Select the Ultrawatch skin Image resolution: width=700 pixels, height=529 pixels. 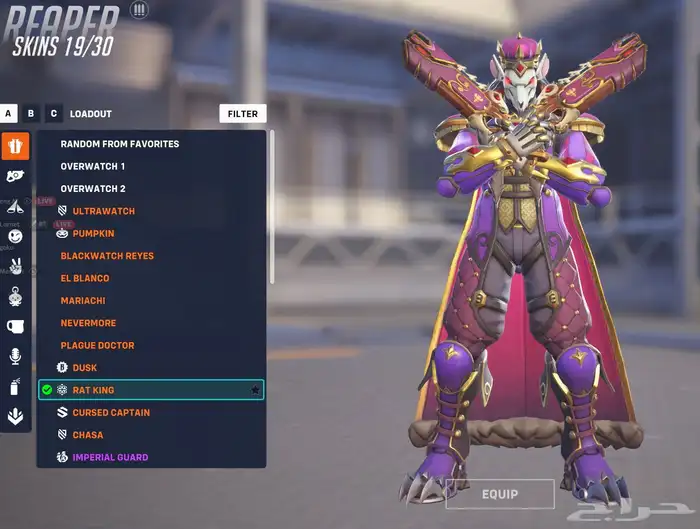pos(104,211)
